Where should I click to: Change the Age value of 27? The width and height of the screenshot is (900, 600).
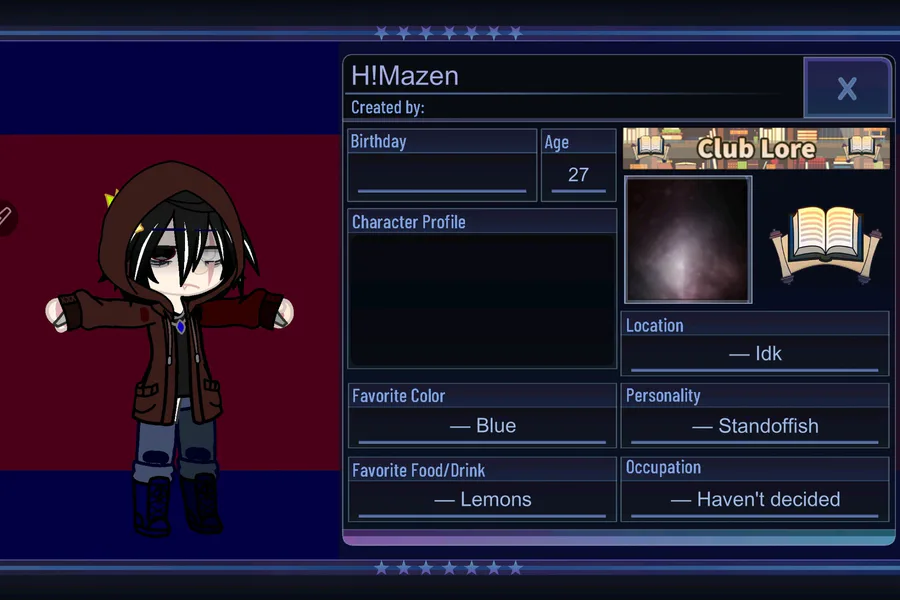tap(578, 175)
